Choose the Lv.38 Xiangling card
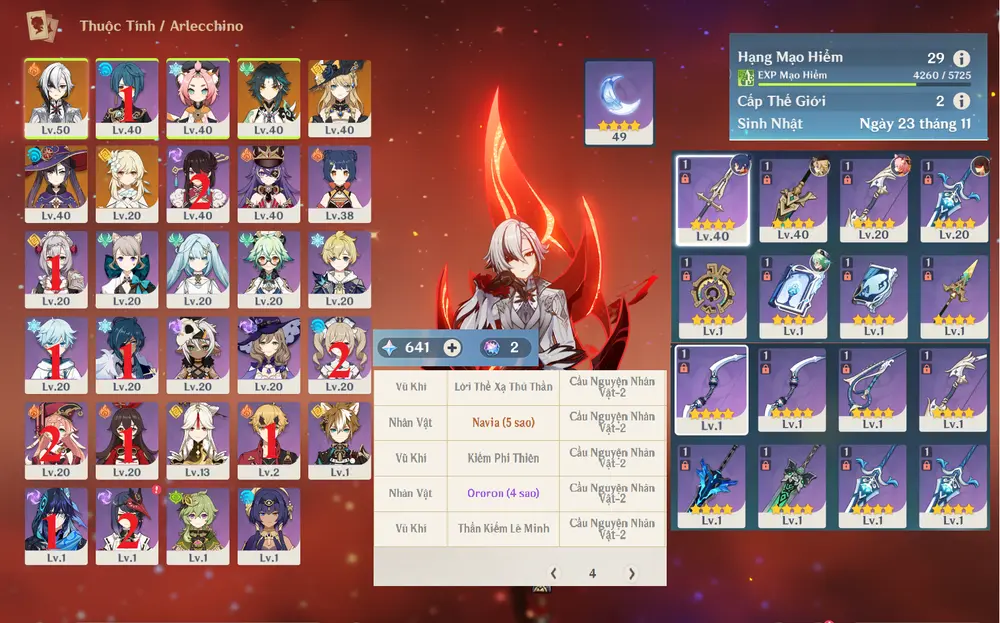The height and width of the screenshot is (623, 1000). point(339,184)
